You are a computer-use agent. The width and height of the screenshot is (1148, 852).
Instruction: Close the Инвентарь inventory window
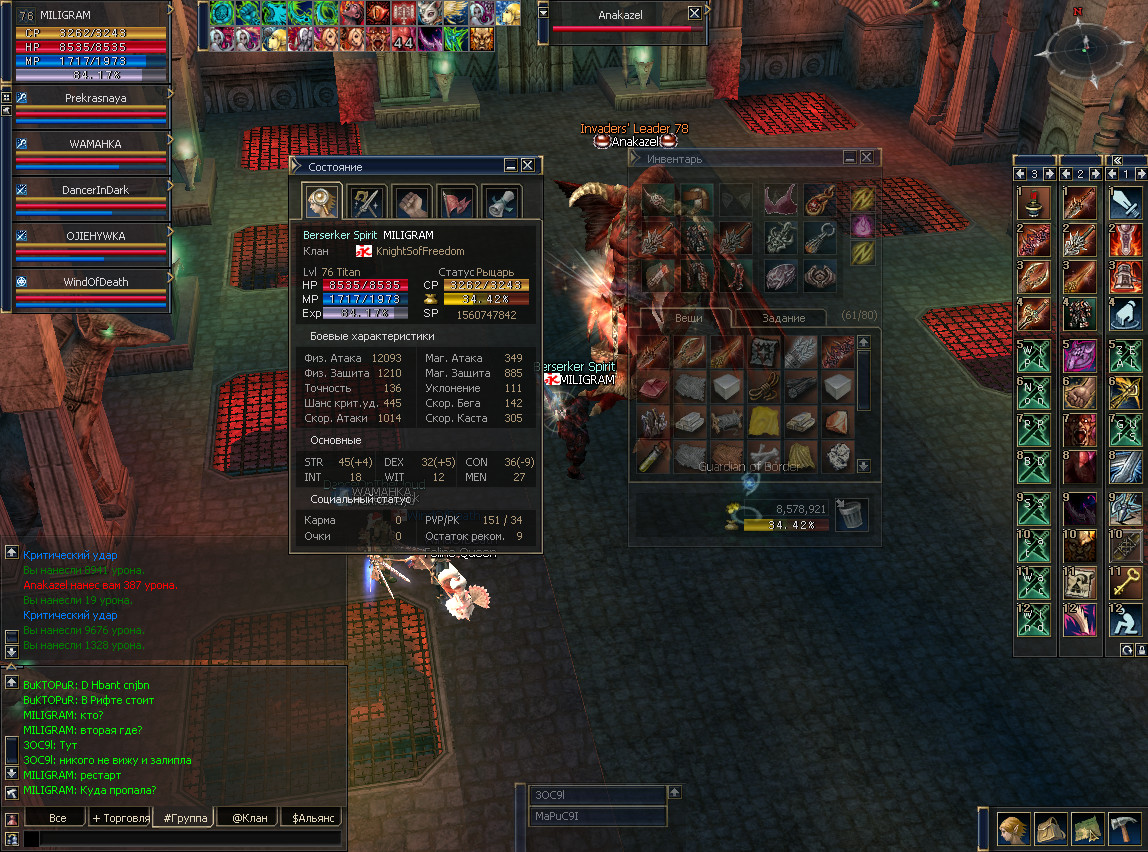click(867, 157)
